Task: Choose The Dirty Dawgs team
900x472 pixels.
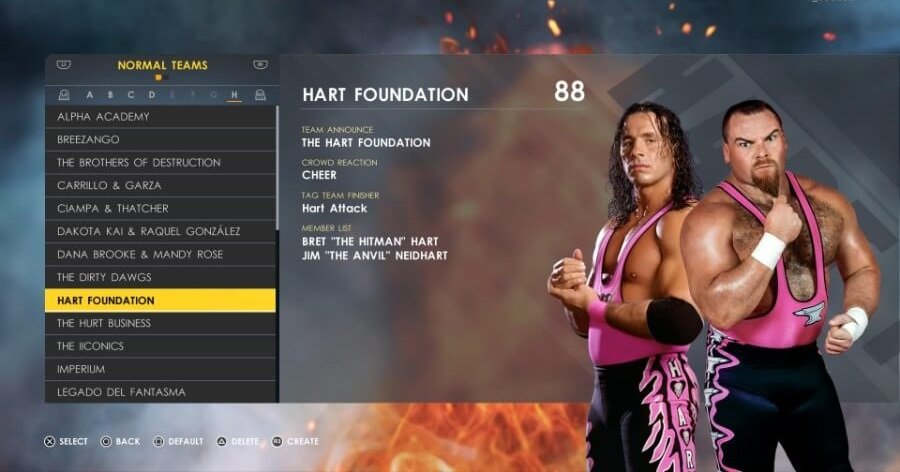Action: (x=160, y=278)
